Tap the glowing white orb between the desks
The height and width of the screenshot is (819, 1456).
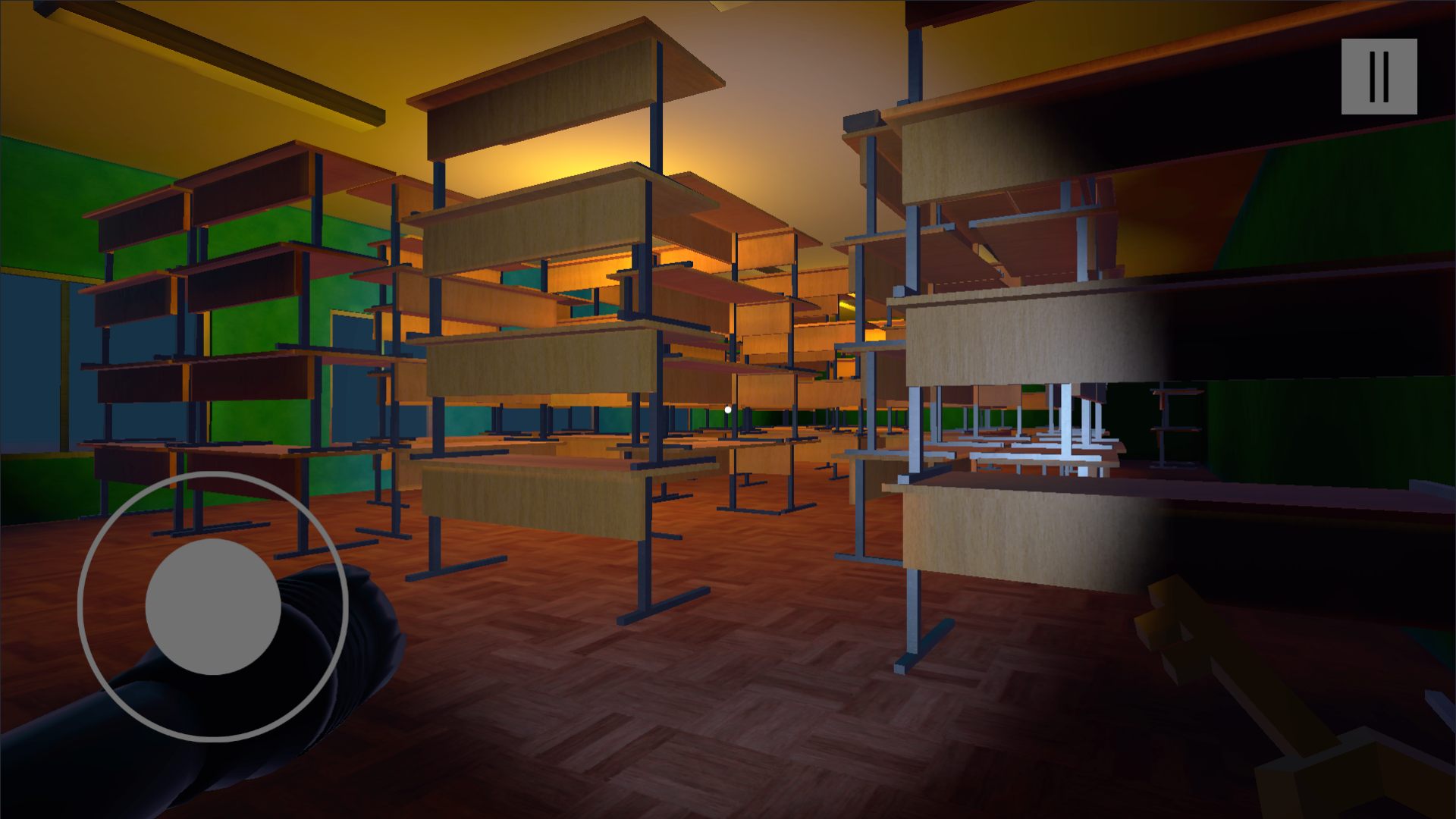[x=727, y=409]
